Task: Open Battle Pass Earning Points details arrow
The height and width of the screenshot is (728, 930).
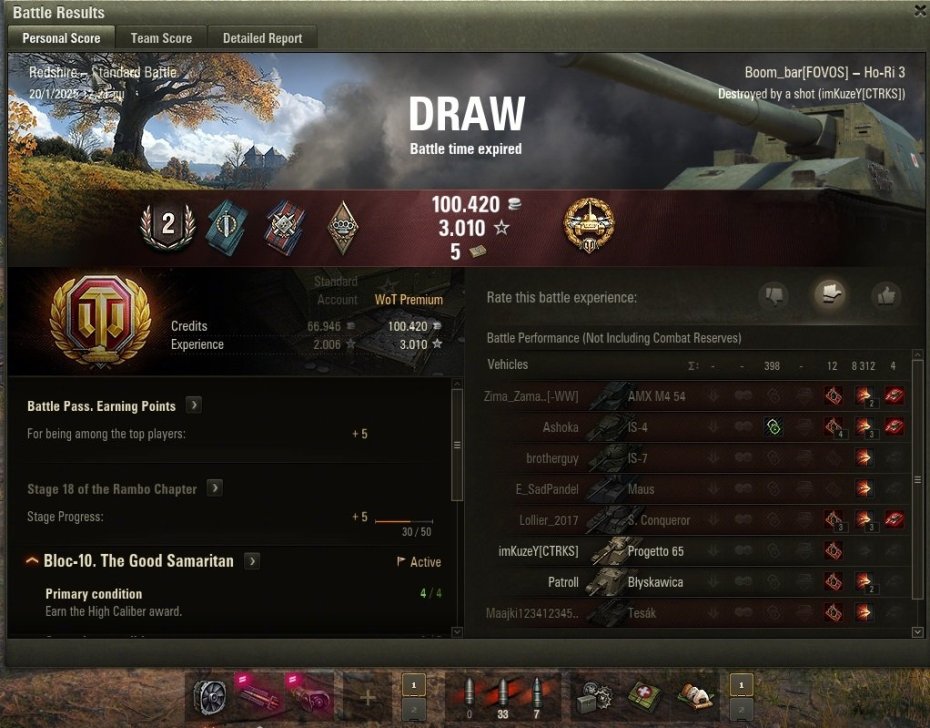Action: tap(193, 406)
